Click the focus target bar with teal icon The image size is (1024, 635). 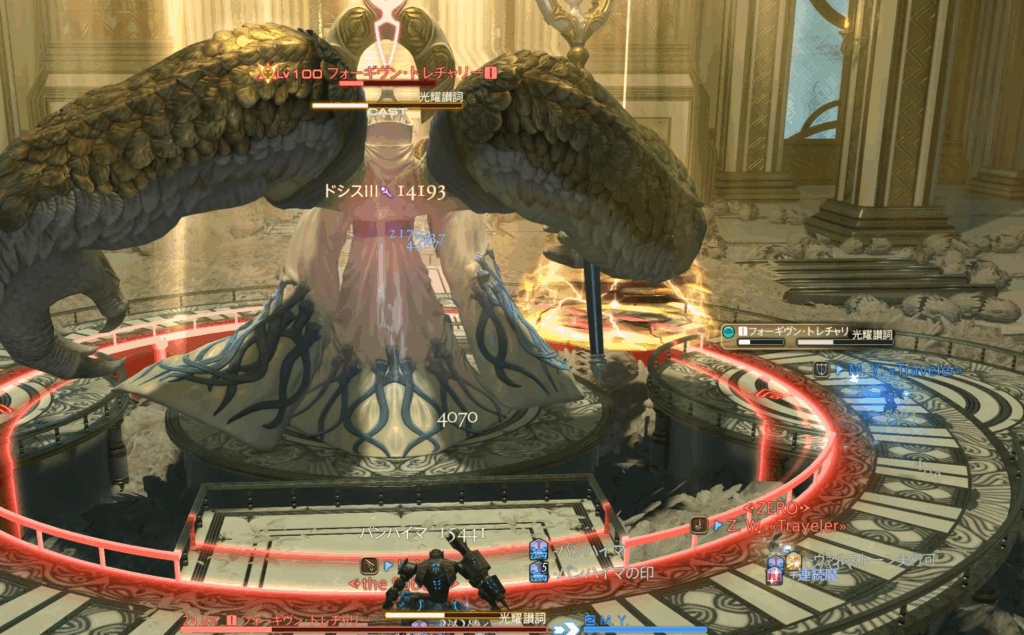tap(806, 335)
